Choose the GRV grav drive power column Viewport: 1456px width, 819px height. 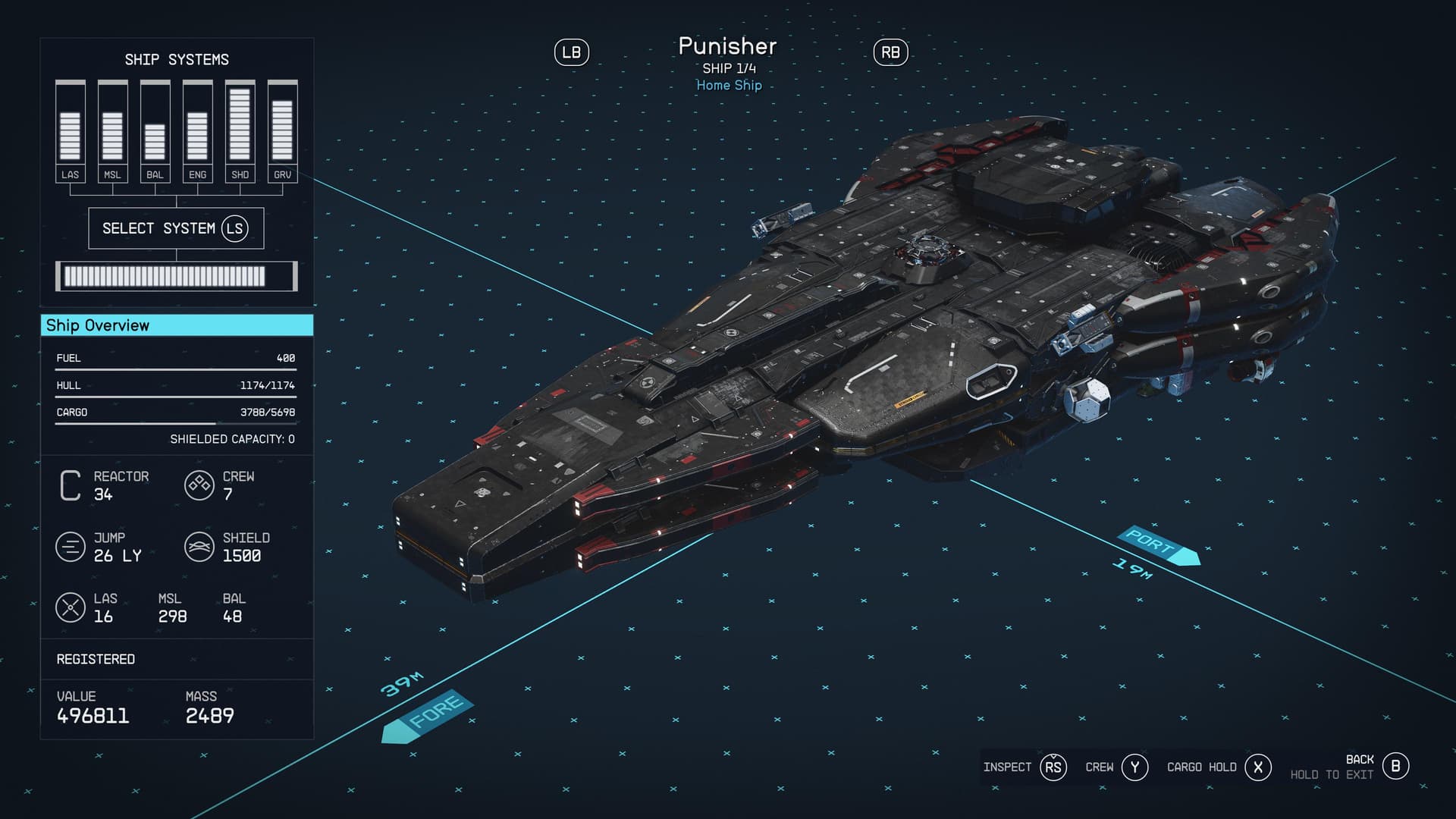pos(282,131)
